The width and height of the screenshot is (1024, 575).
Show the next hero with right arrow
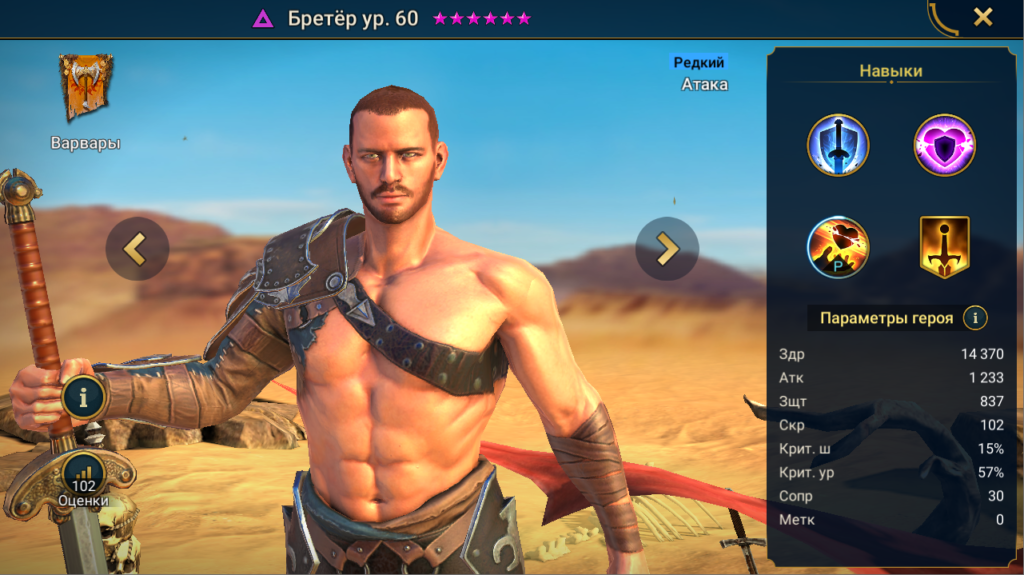click(x=667, y=248)
